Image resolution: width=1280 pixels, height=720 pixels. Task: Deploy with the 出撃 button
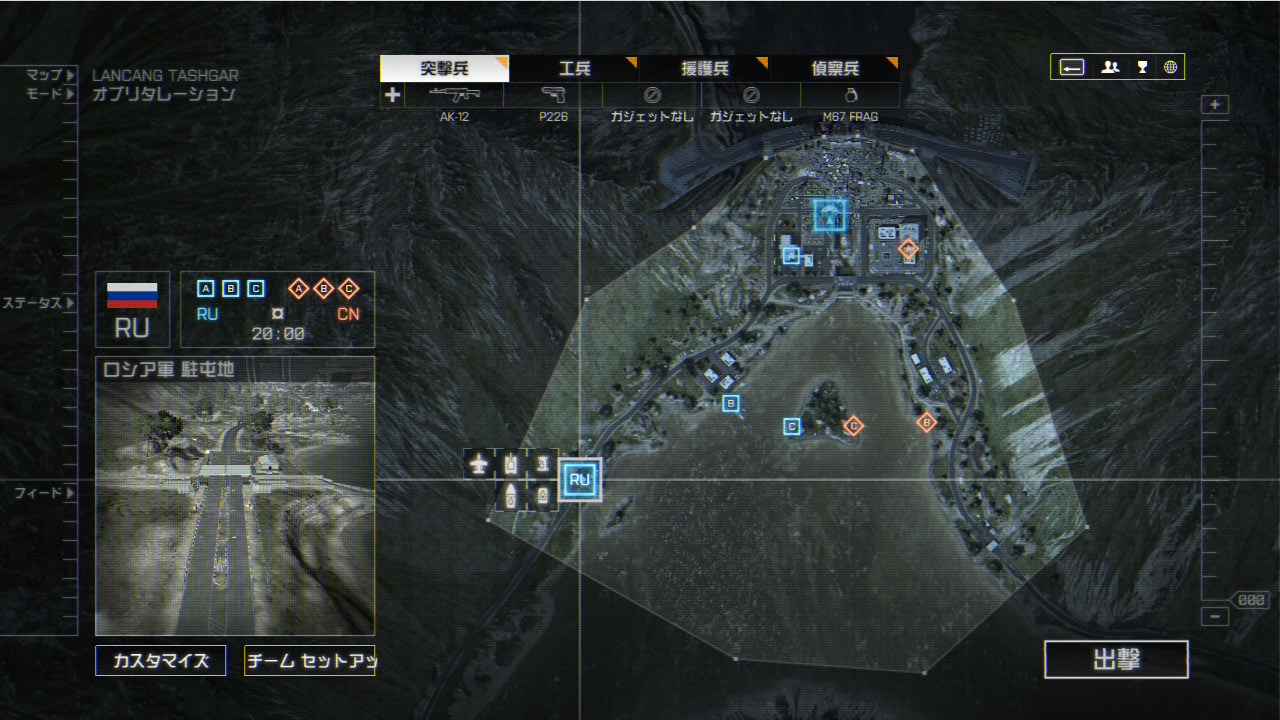pyautogui.click(x=1116, y=660)
